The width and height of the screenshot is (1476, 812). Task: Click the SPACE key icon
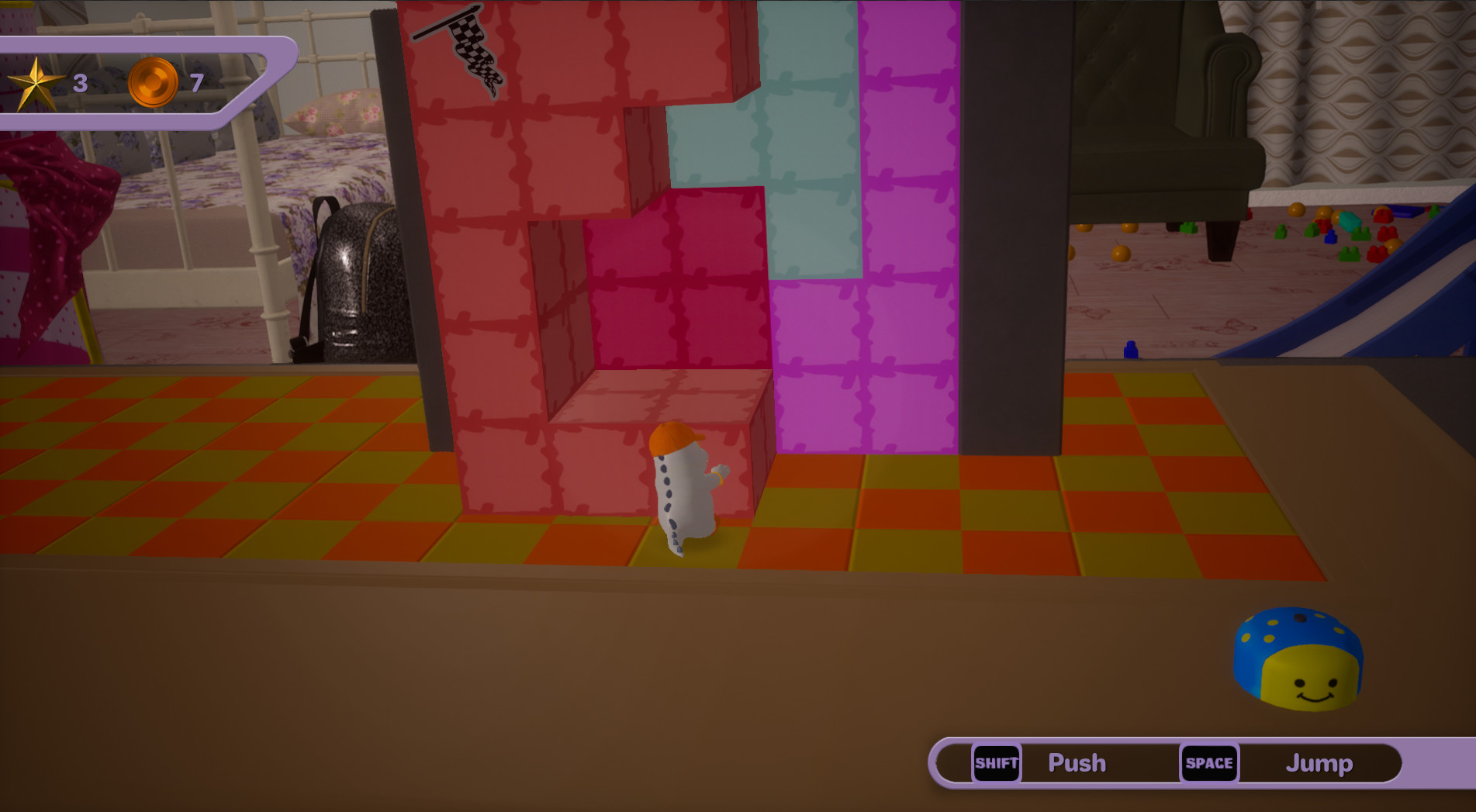[1210, 763]
